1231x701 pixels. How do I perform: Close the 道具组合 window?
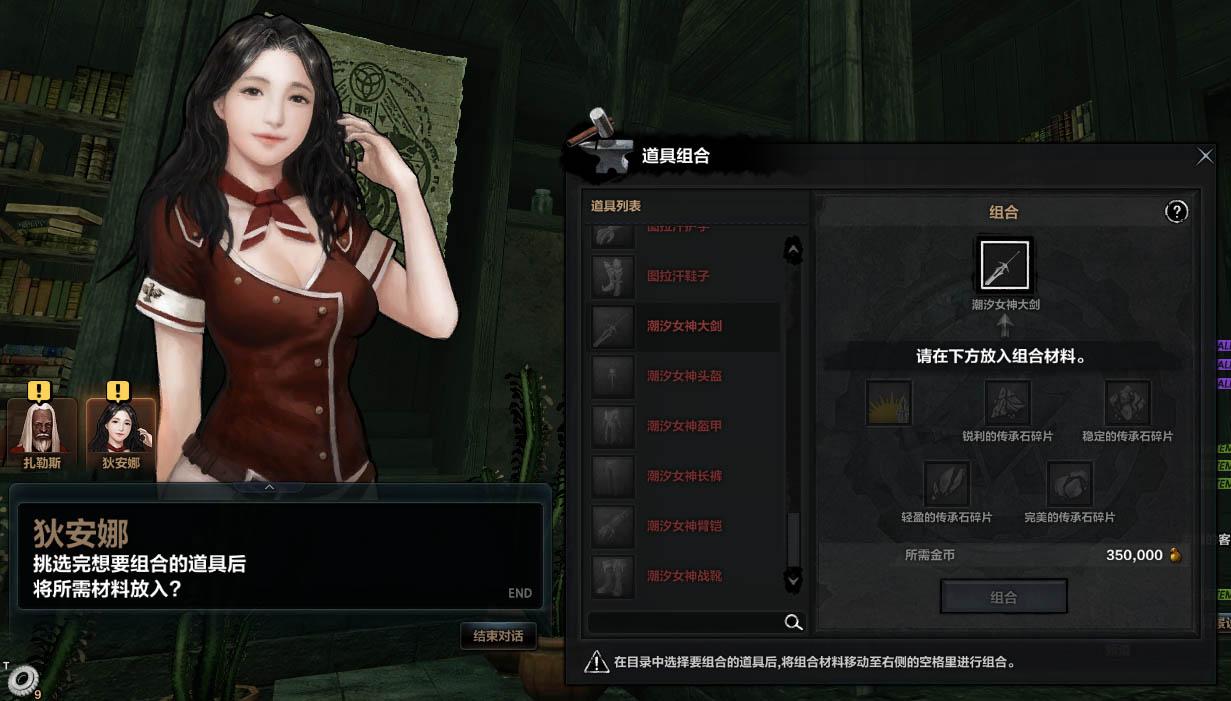pyautogui.click(x=1205, y=156)
